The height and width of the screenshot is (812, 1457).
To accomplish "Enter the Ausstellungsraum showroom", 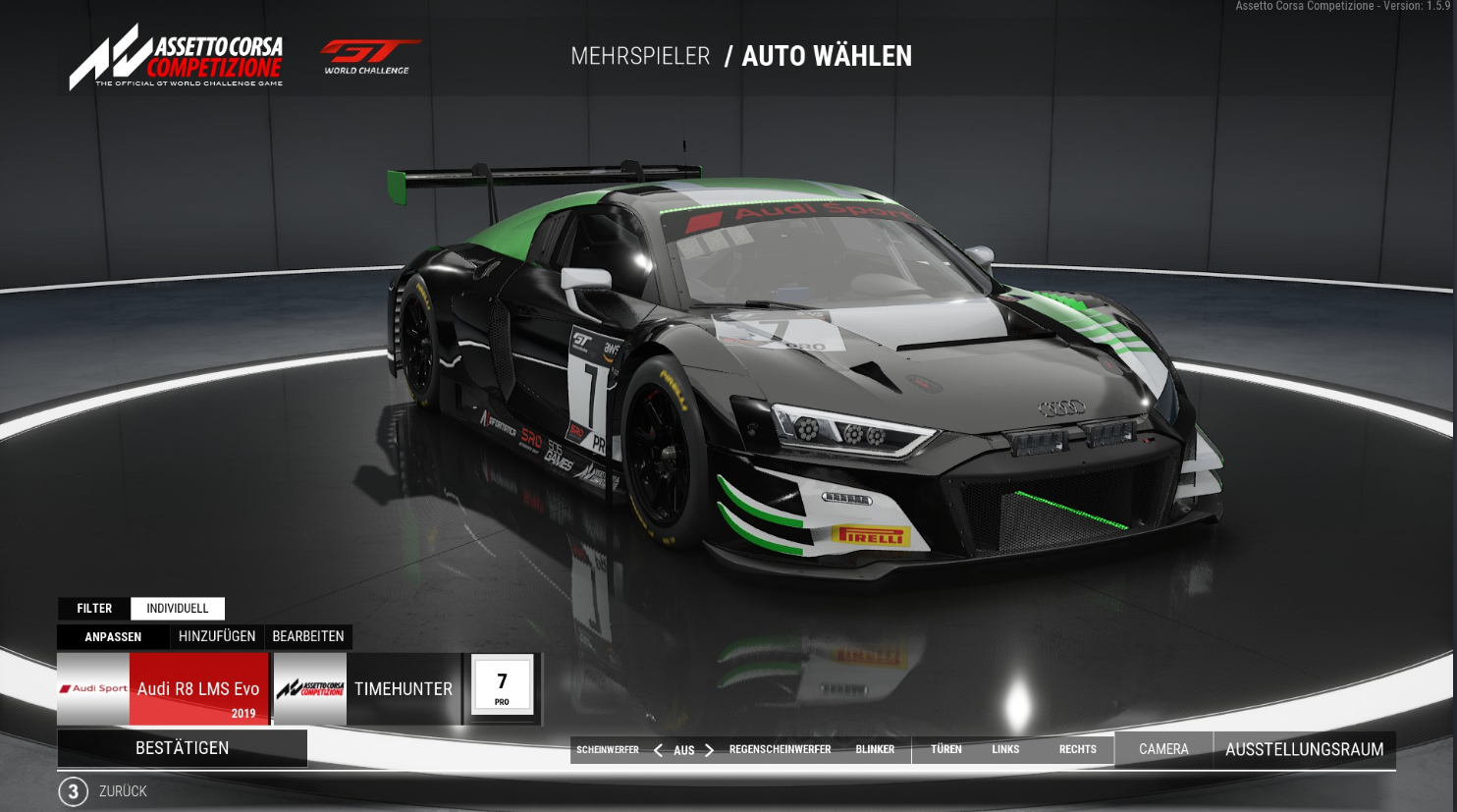I will click(1304, 750).
